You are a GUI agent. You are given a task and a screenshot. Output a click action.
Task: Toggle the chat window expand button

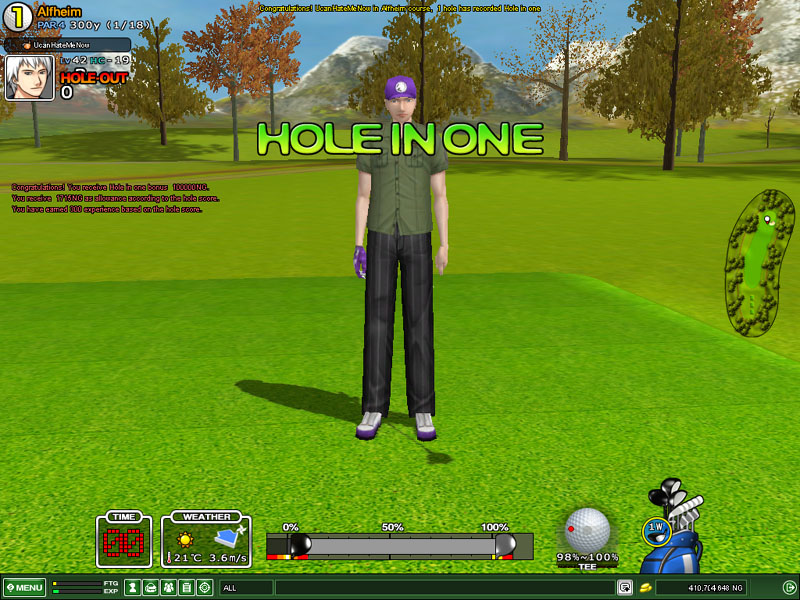point(625,587)
